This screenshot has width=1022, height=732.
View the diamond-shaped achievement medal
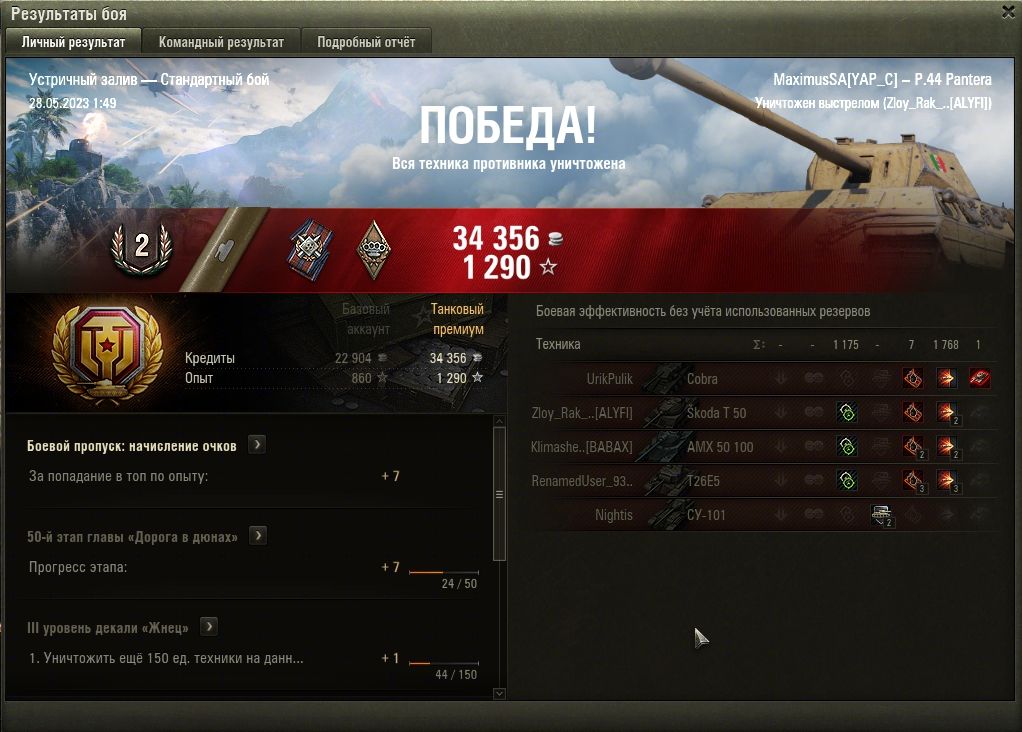click(373, 250)
